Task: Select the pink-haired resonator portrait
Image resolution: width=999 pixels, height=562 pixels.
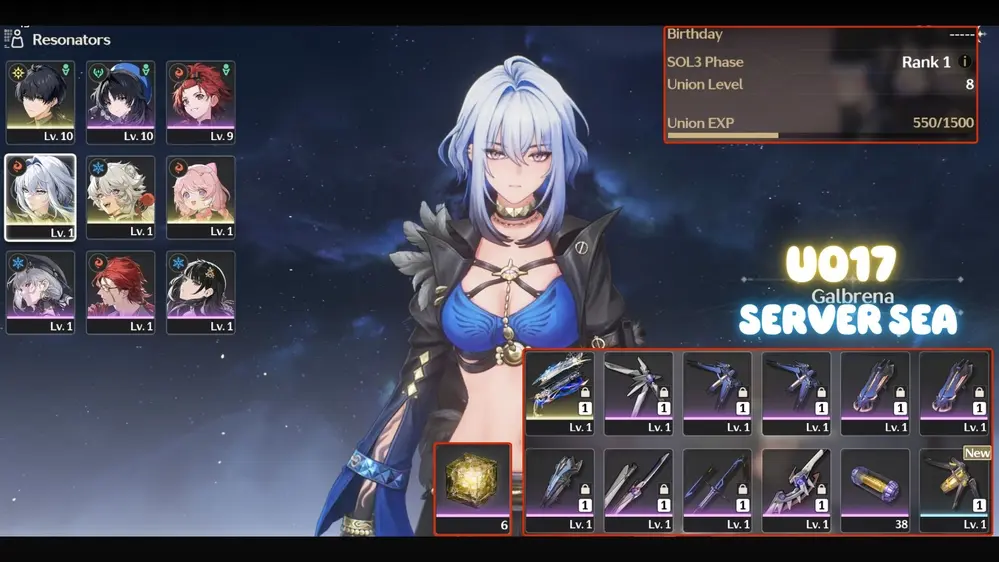Action: 200,197
